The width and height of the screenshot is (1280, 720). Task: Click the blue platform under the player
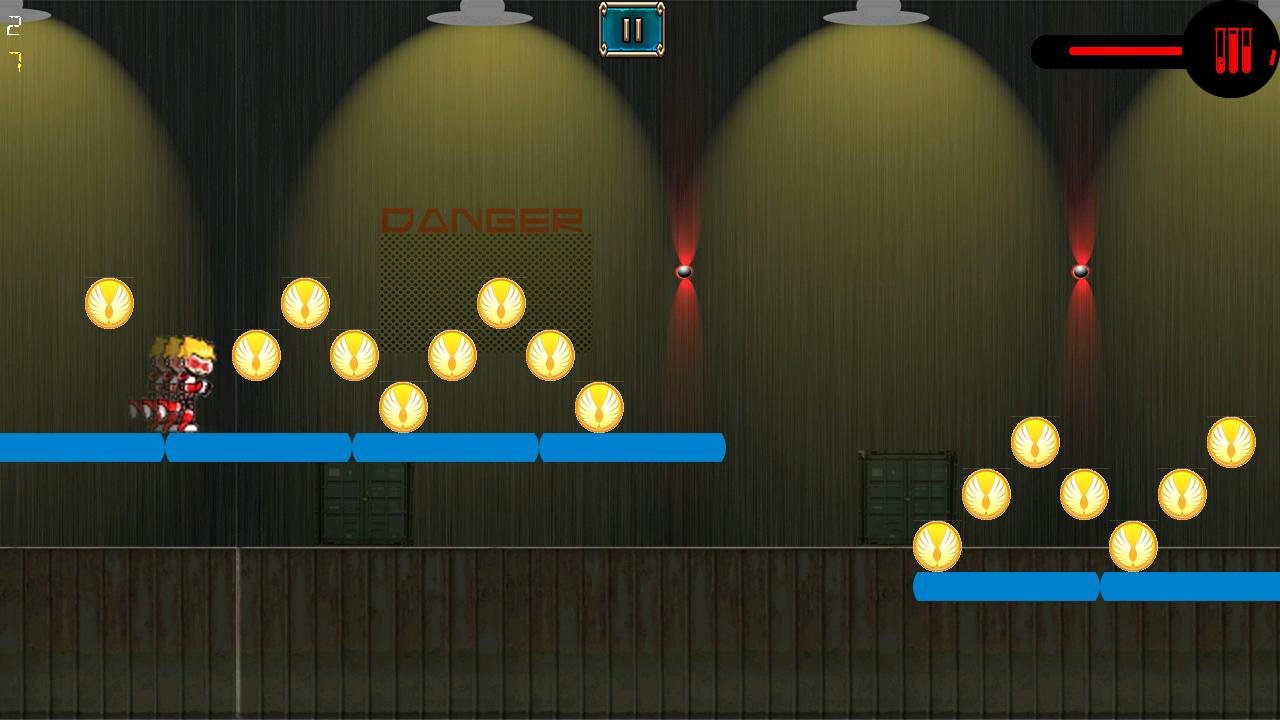click(x=255, y=449)
